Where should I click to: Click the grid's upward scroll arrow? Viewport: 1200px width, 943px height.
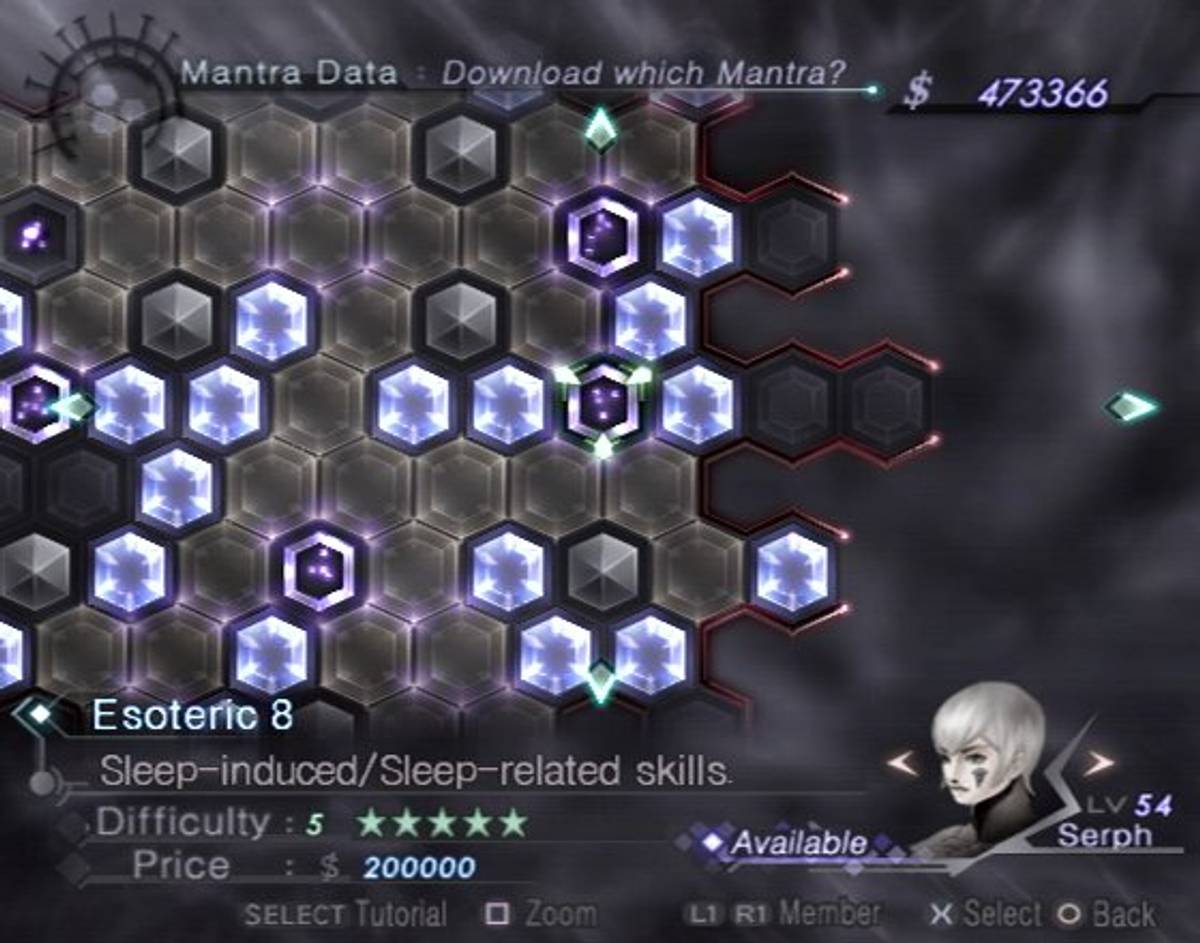(600, 128)
